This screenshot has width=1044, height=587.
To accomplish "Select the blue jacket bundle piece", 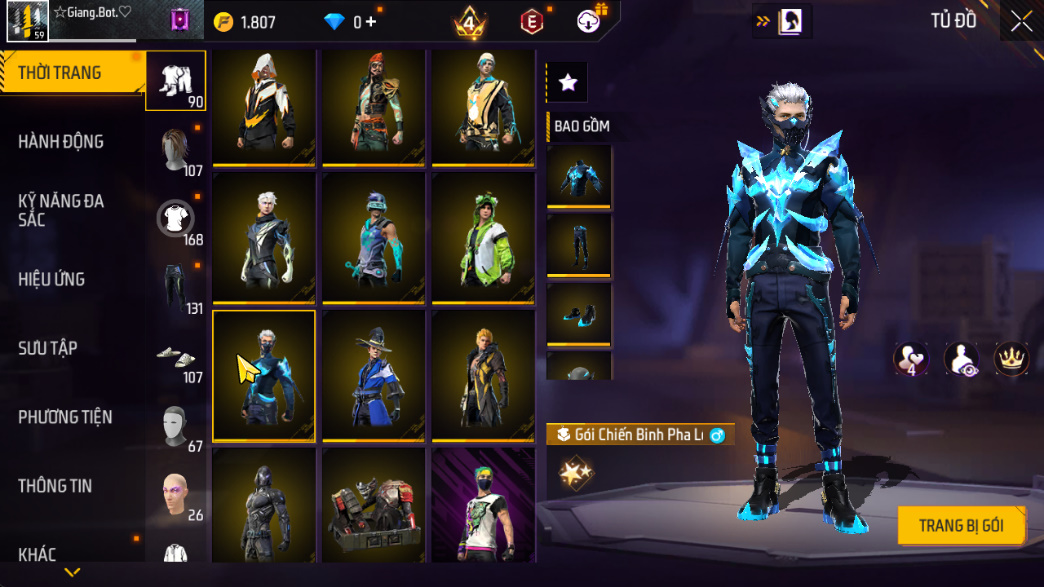I will tap(579, 176).
